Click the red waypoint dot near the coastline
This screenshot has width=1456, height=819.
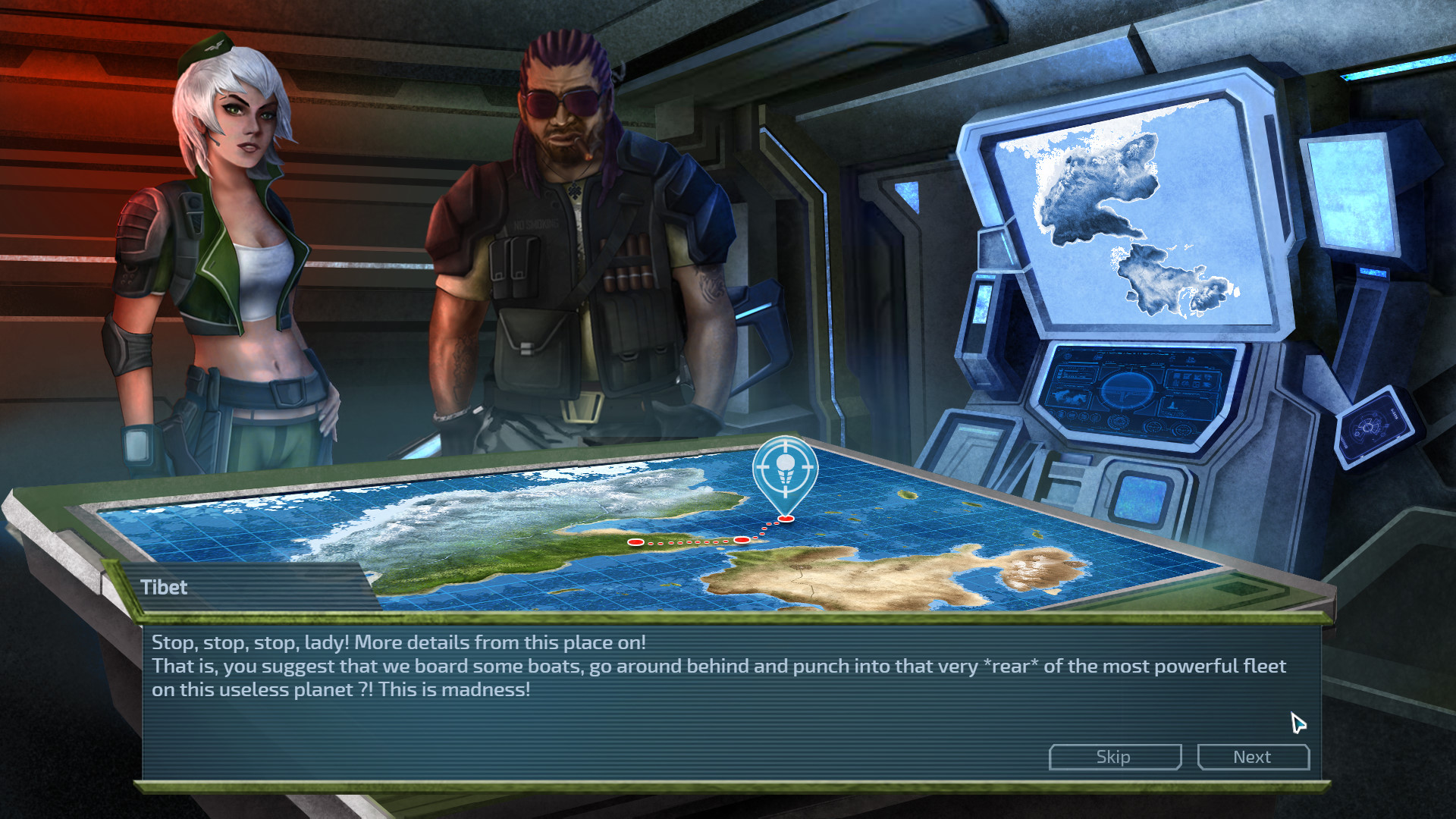635,542
